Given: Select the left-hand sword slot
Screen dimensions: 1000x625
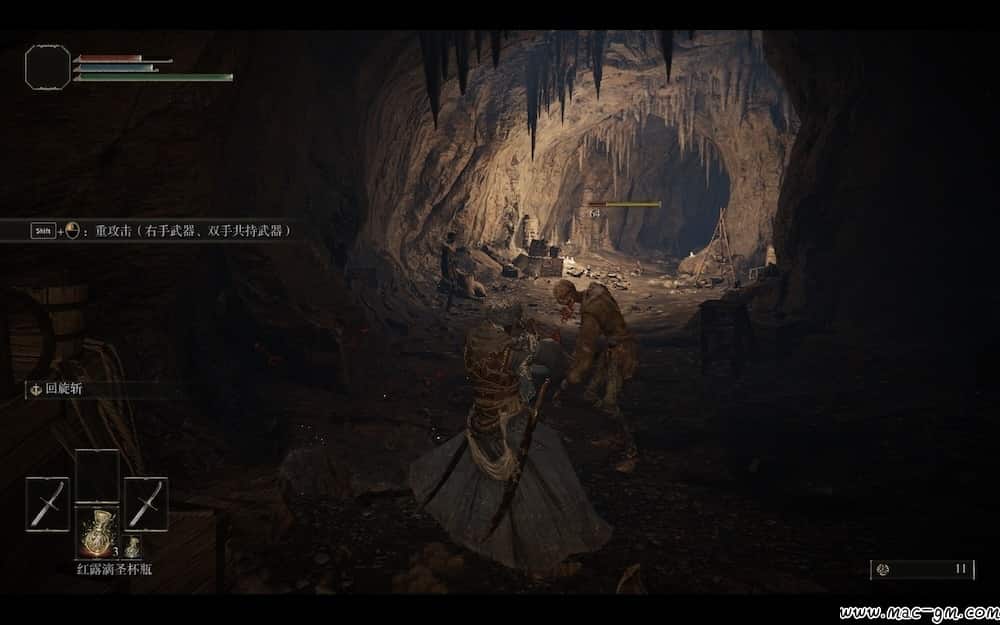Looking at the screenshot, I should click(47, 503).
